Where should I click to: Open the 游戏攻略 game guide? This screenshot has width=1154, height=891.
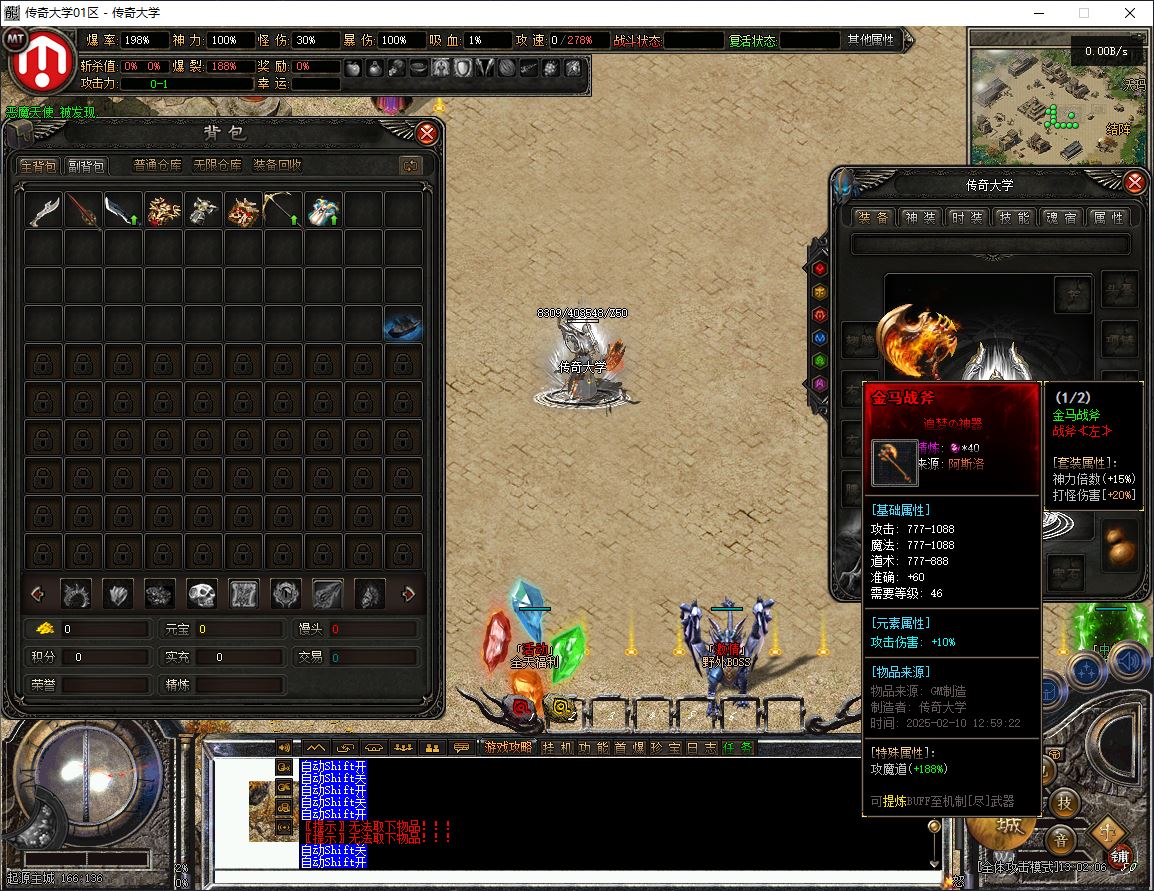tap(509, 747)
